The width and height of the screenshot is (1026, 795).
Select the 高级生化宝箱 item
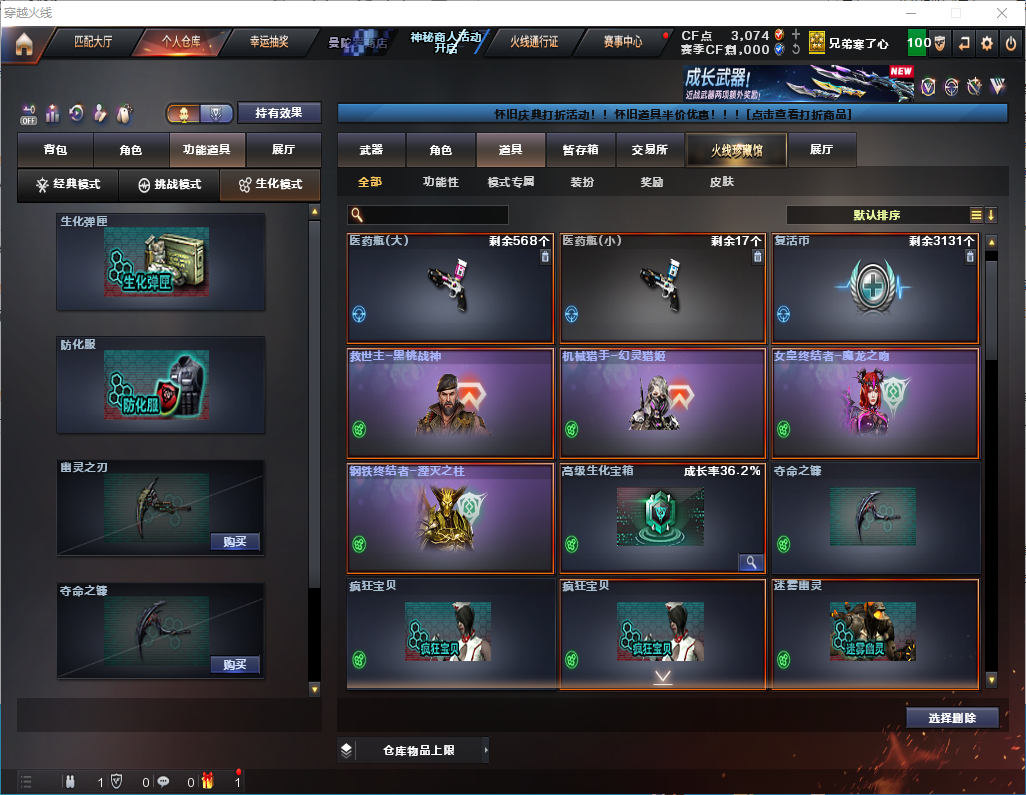(662, 518)
